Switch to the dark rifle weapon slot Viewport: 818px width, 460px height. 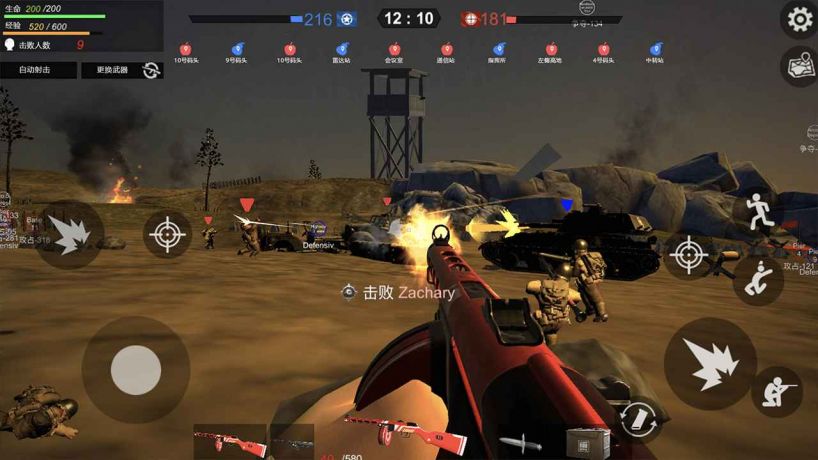(291, 441)
